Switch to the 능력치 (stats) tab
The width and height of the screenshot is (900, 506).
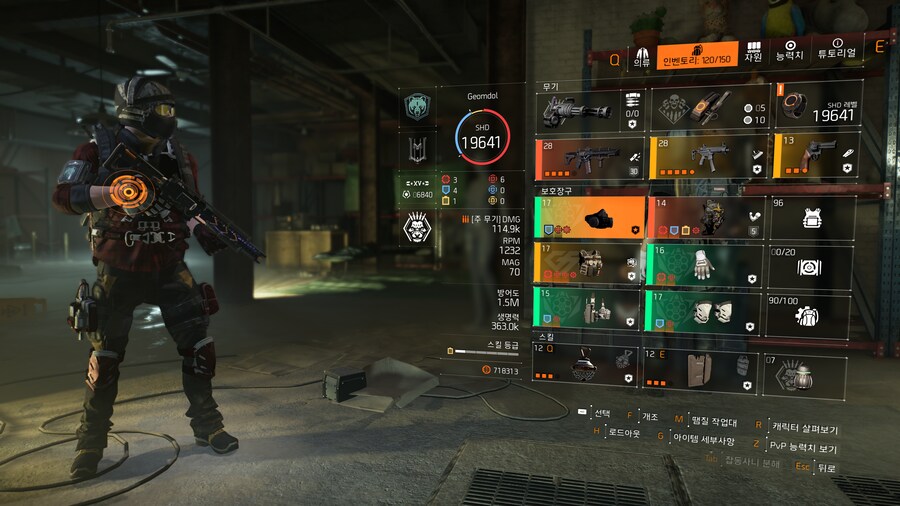[x=790, y=52]
